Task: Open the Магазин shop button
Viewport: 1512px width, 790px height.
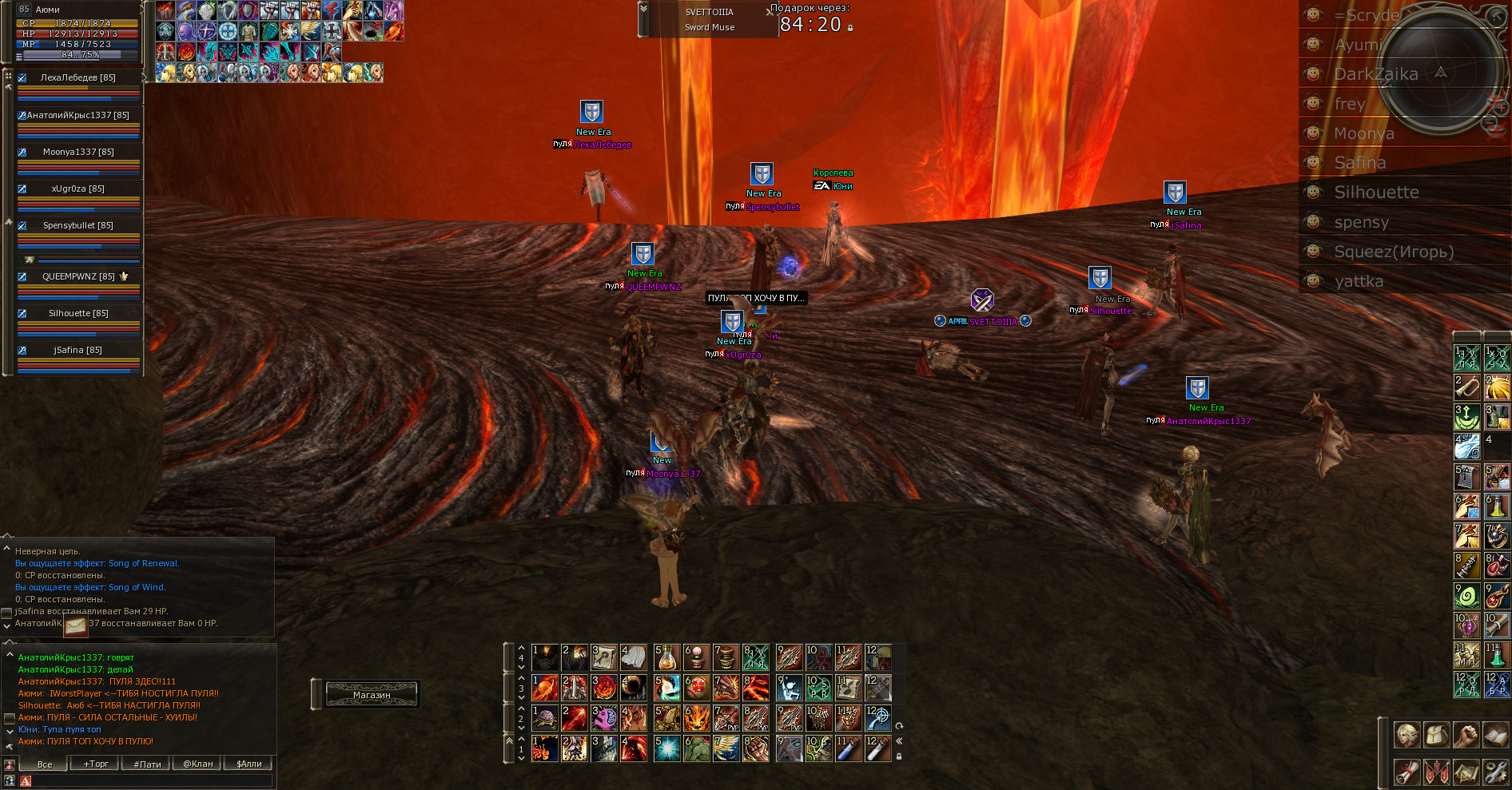Action: [372, 694]
